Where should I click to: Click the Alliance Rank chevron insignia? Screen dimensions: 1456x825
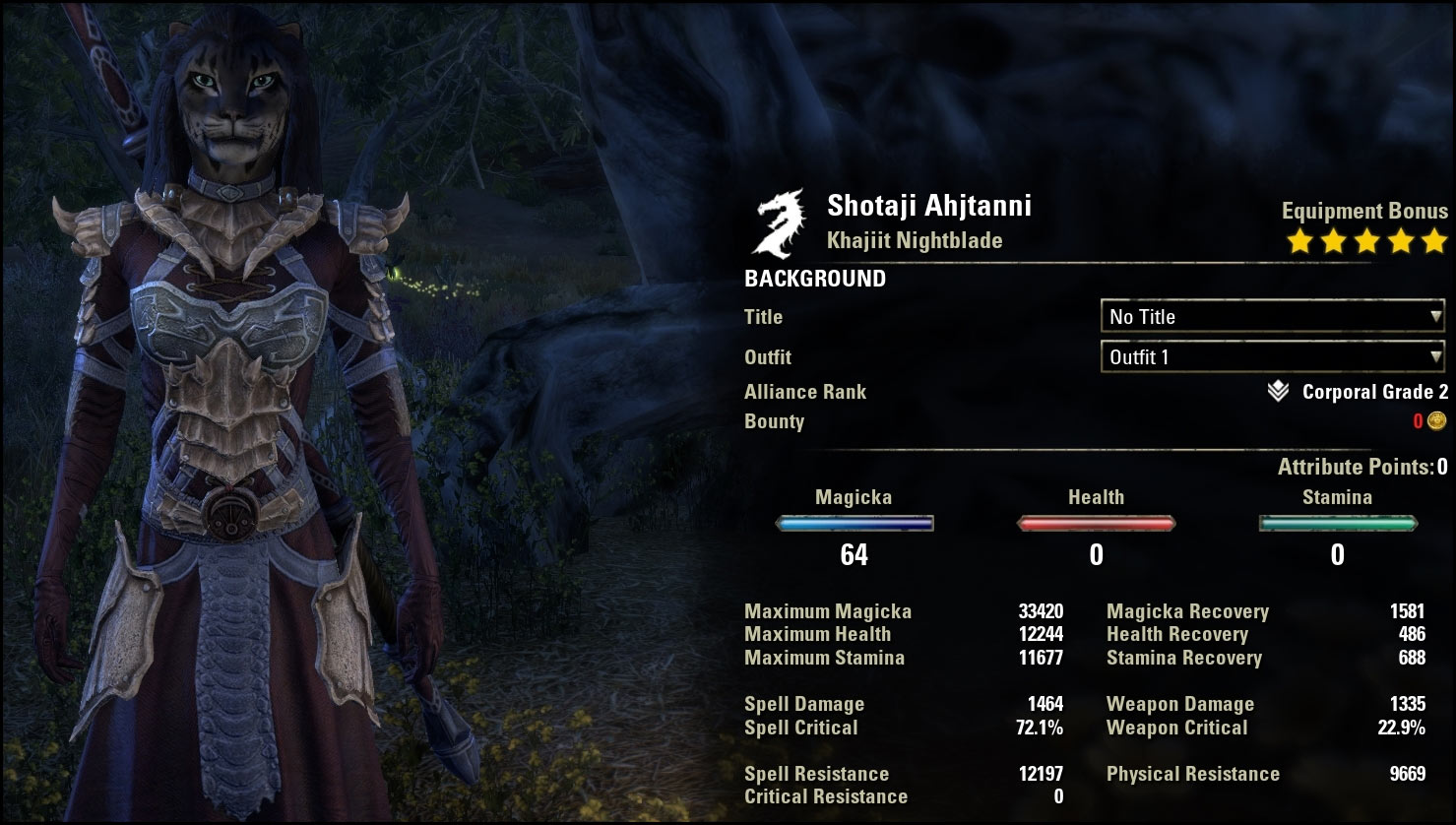tap(1276, 391)
